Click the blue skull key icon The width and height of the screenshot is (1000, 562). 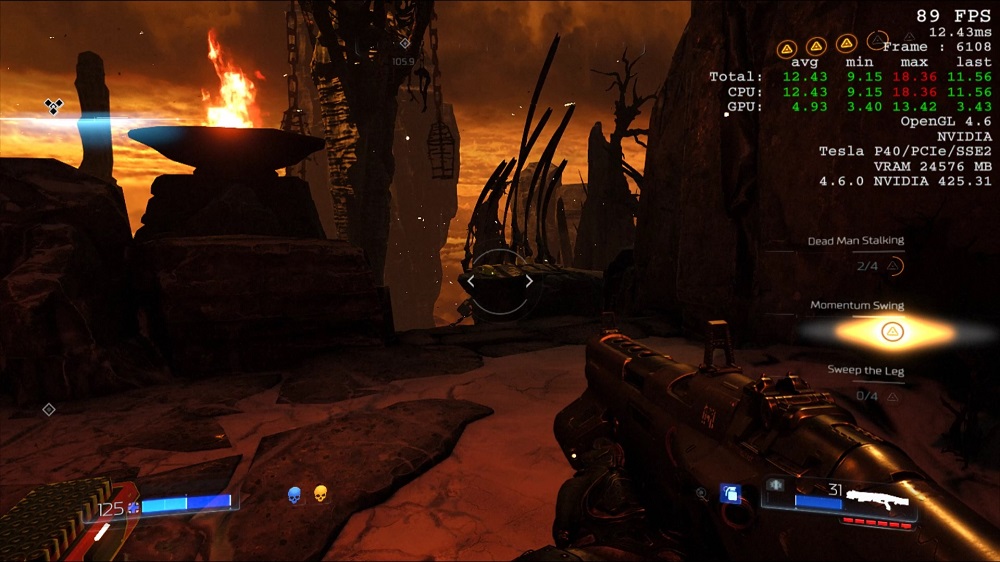(x=295, y=494)
